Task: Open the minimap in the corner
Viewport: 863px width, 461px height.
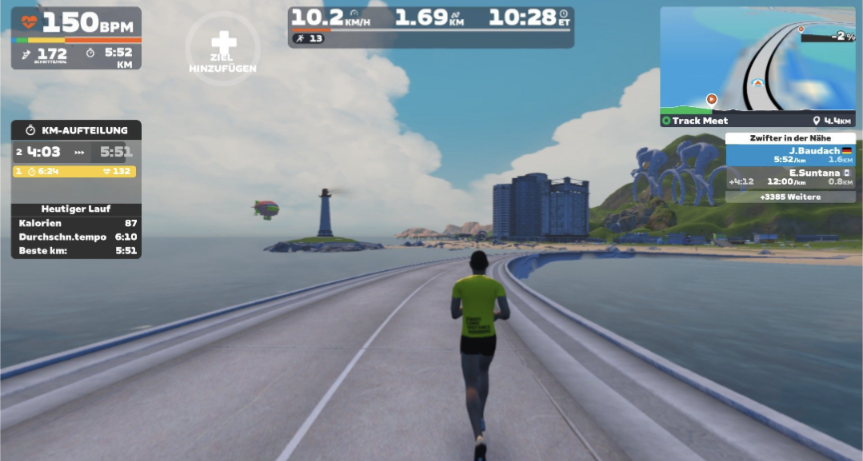Action: tap(757, 59)
